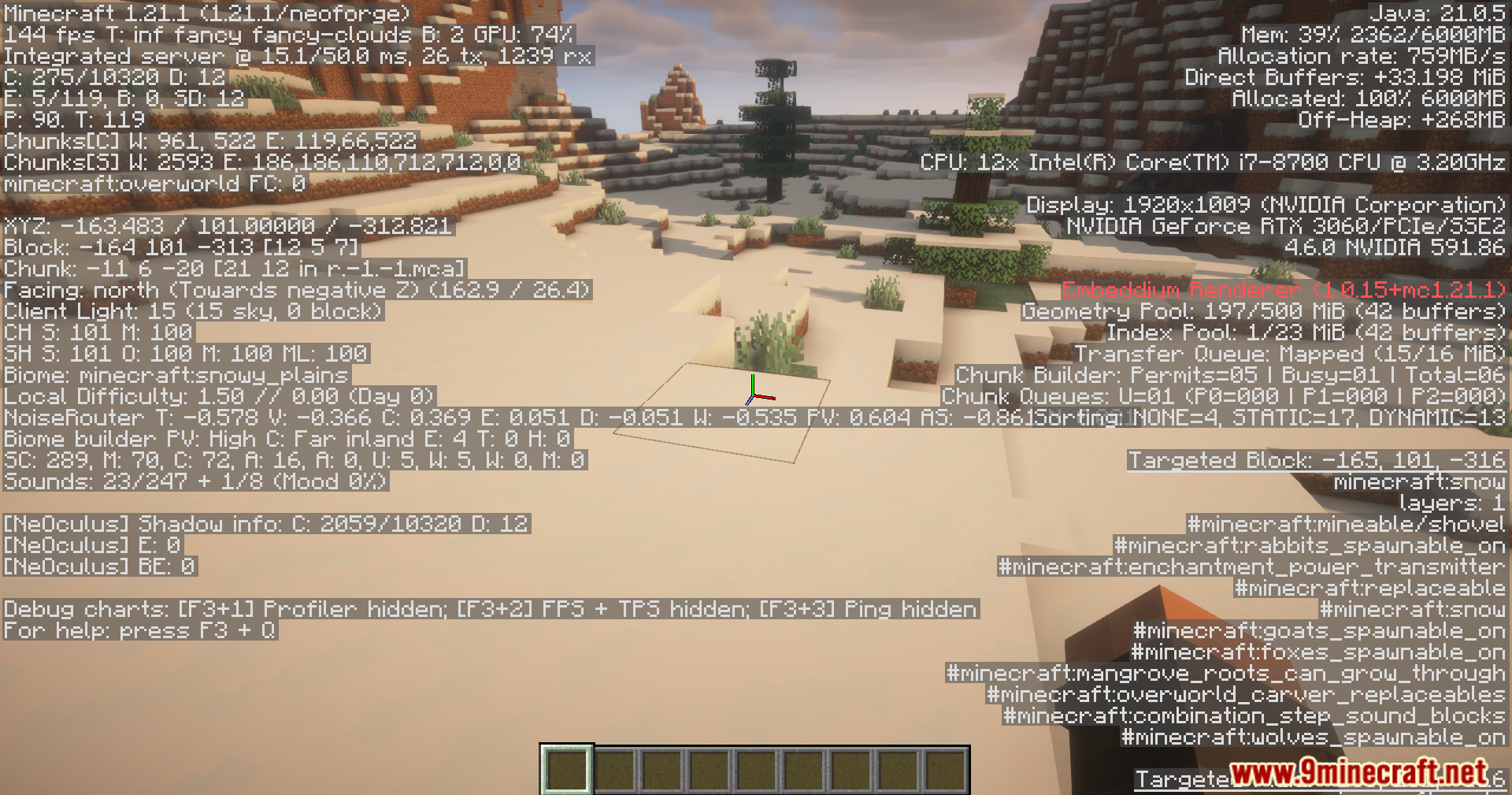Click the fourth hotbar slot

tap(709, 770)
